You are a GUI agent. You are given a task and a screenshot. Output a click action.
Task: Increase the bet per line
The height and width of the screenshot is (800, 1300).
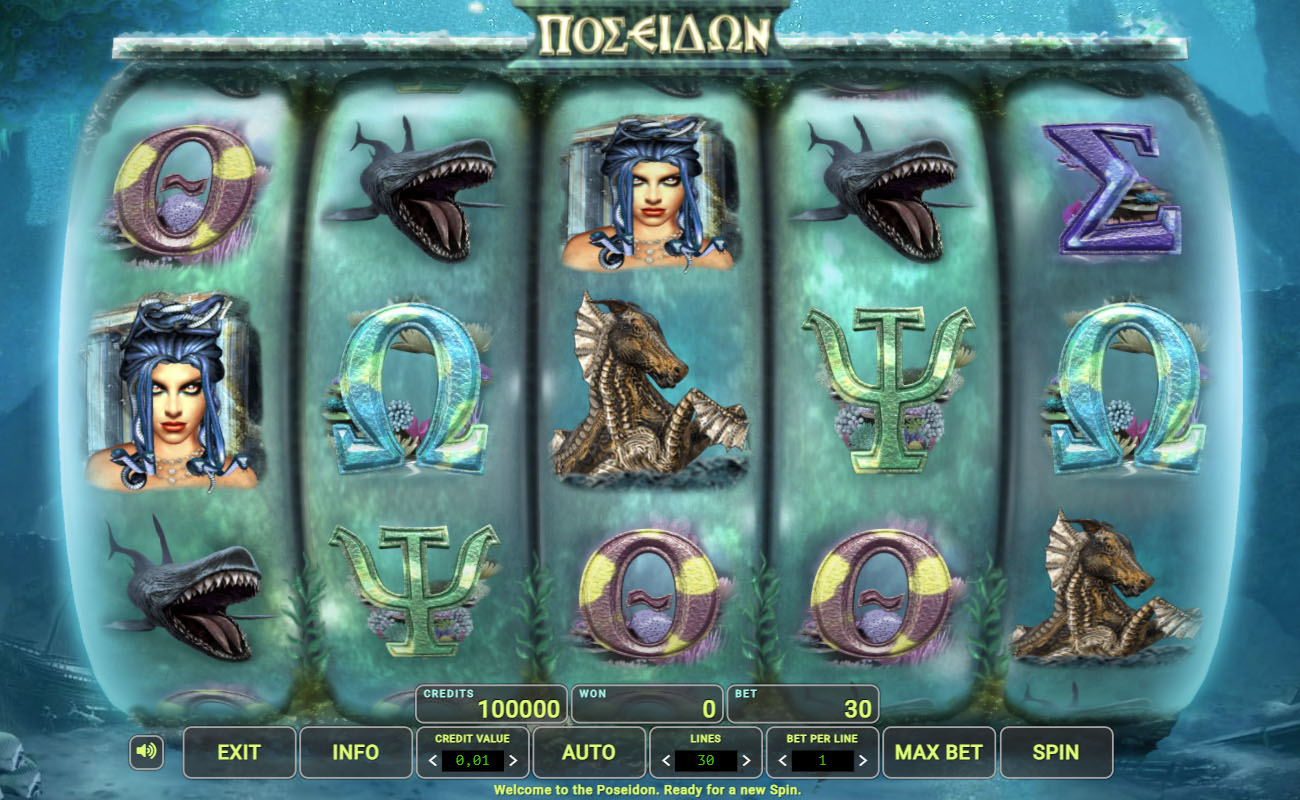863,761
